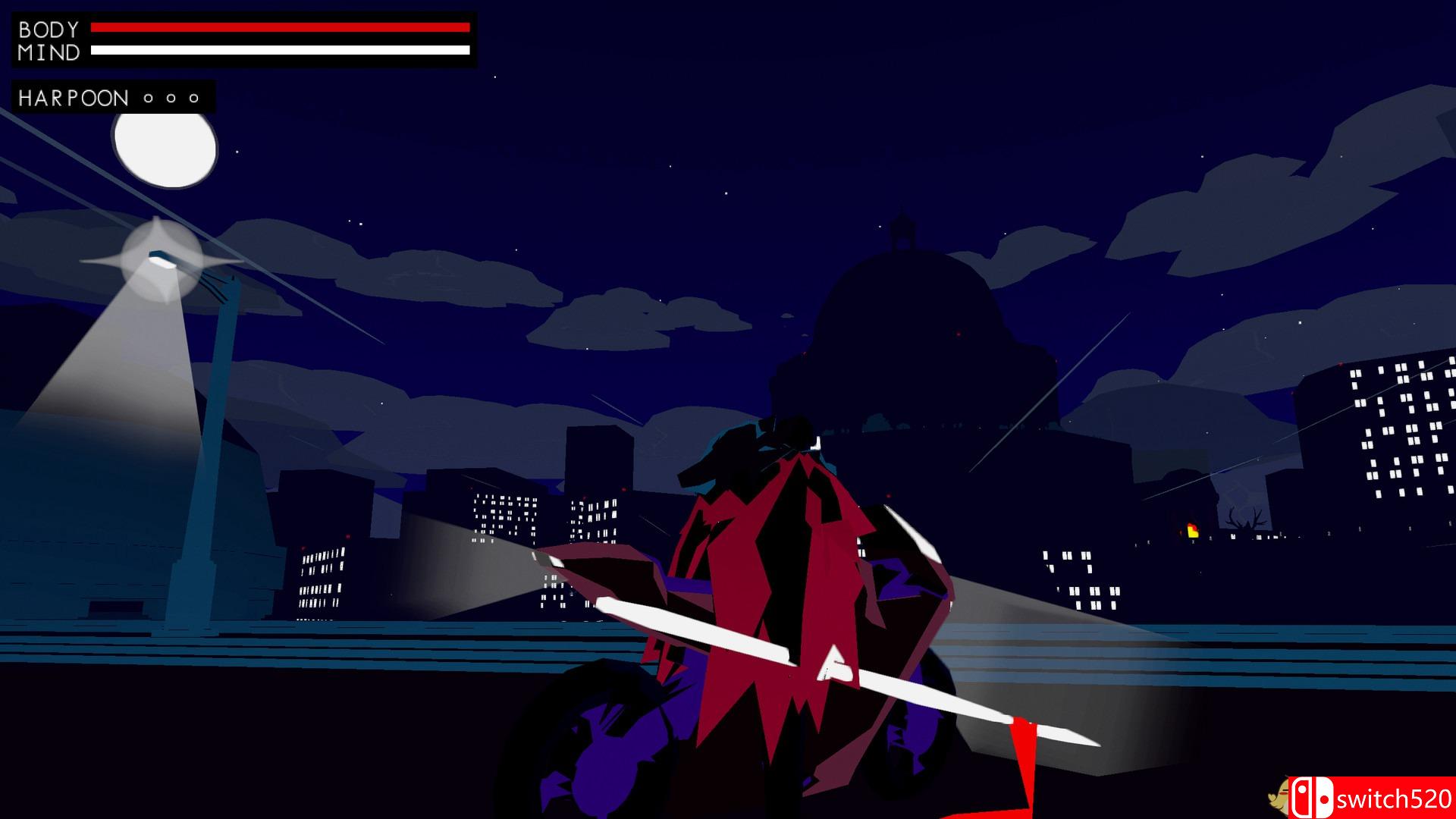Viewport: 1456px width, 819px height.
Task: Select the second HARPOON ammo pip
Action: (171, 97)
